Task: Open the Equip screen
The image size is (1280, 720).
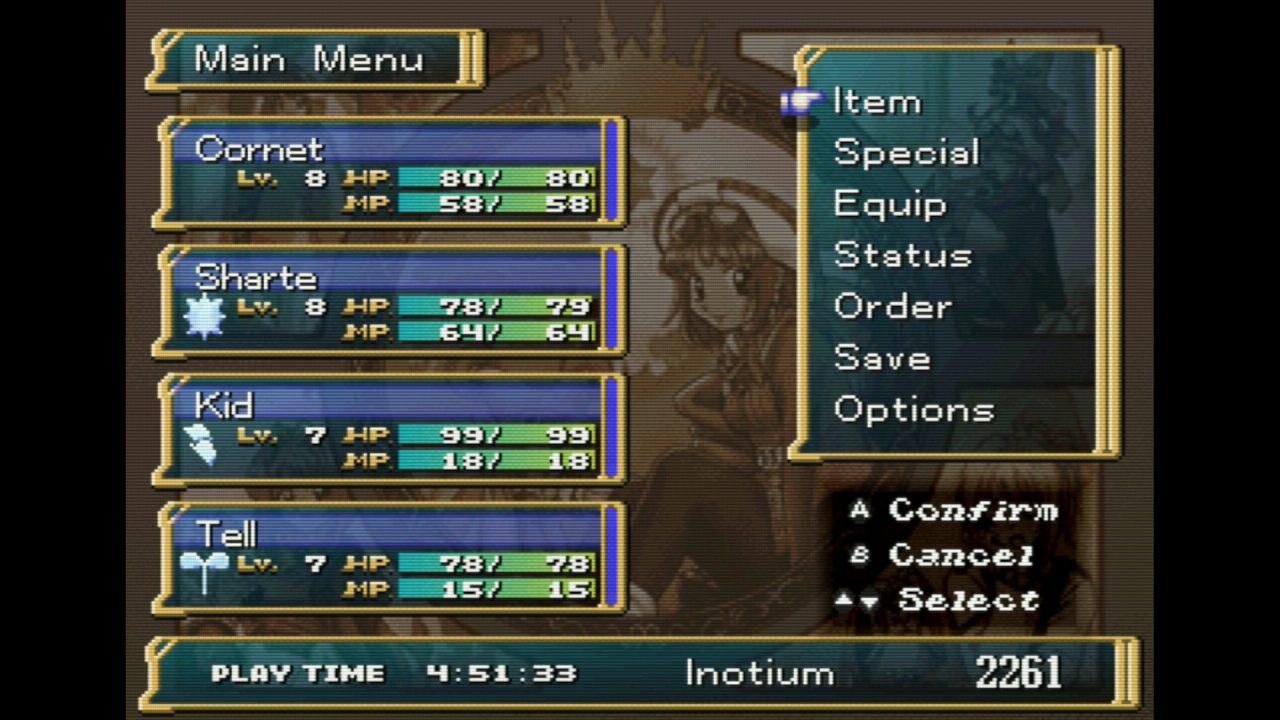Action: pyautogui.click(x=890, y=204)
